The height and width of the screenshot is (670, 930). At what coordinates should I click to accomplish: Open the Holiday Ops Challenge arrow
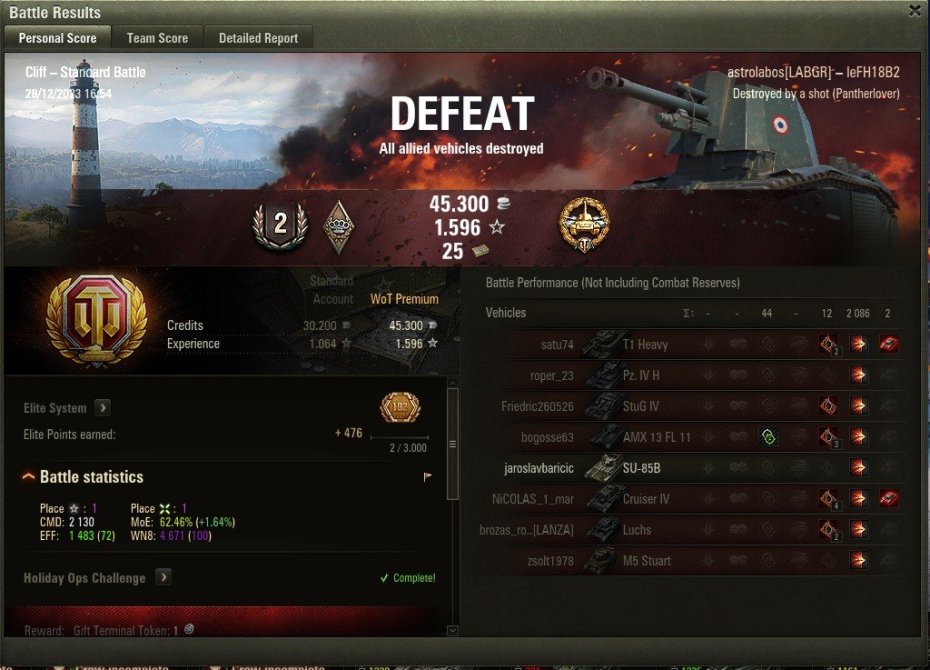(x=162, y=578)
